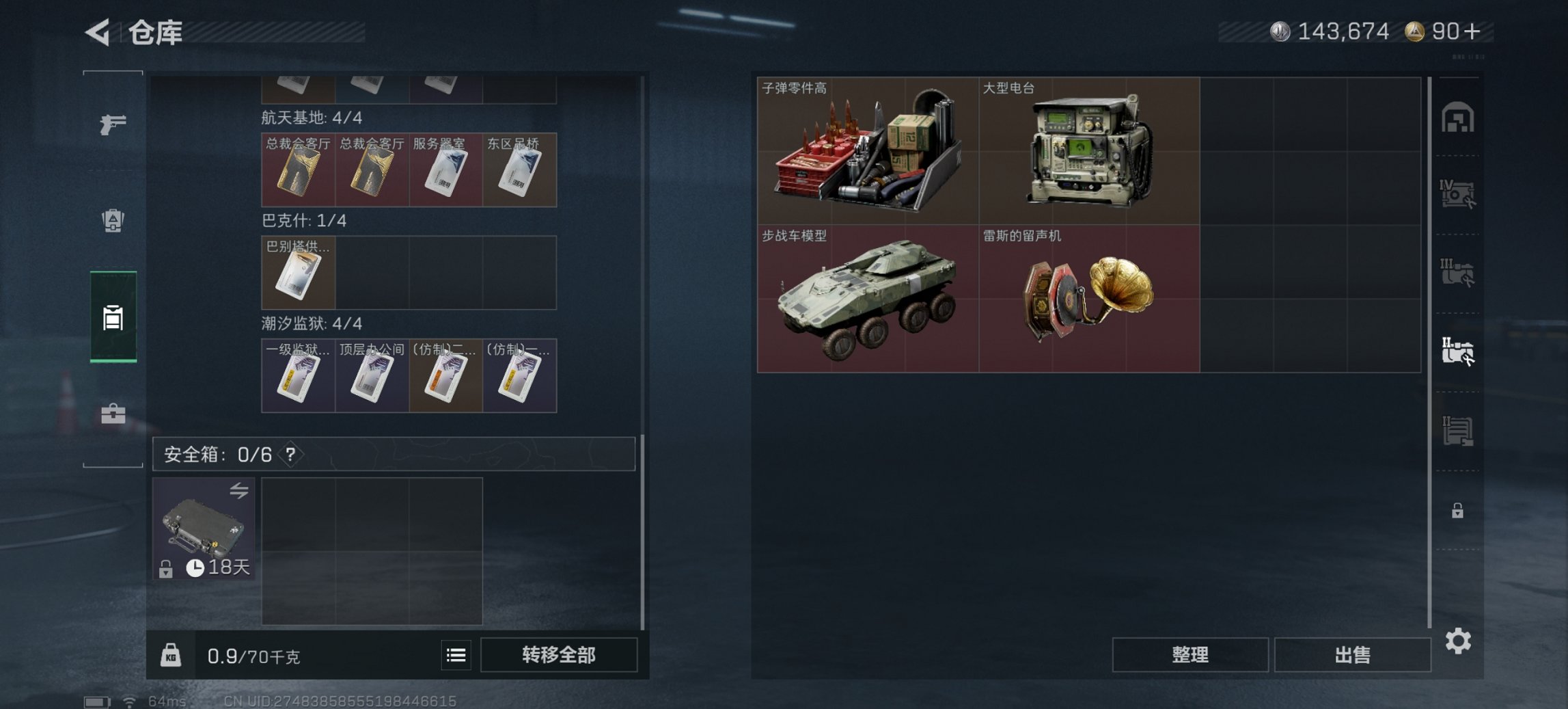Select the pistol weapons tab
Image resolution: width=1568 pixels, height=709 pixels.
pyautogui.click(x=113, y=125)
